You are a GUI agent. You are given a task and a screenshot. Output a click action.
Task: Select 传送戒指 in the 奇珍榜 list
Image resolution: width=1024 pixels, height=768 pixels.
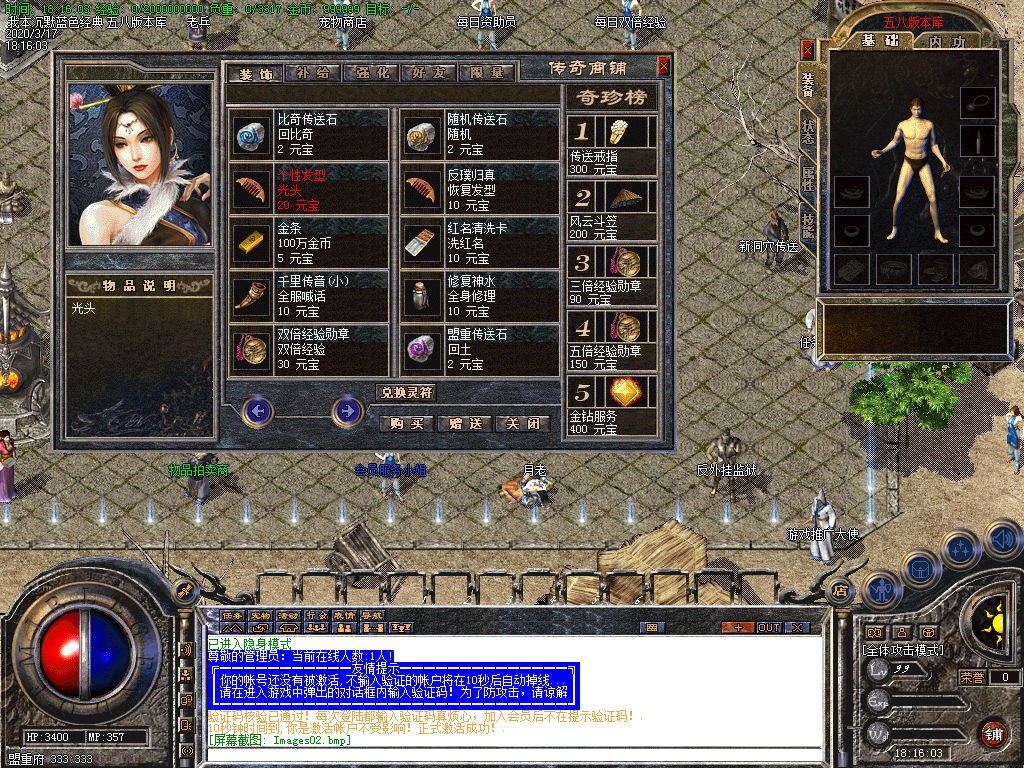click(612, 146)
